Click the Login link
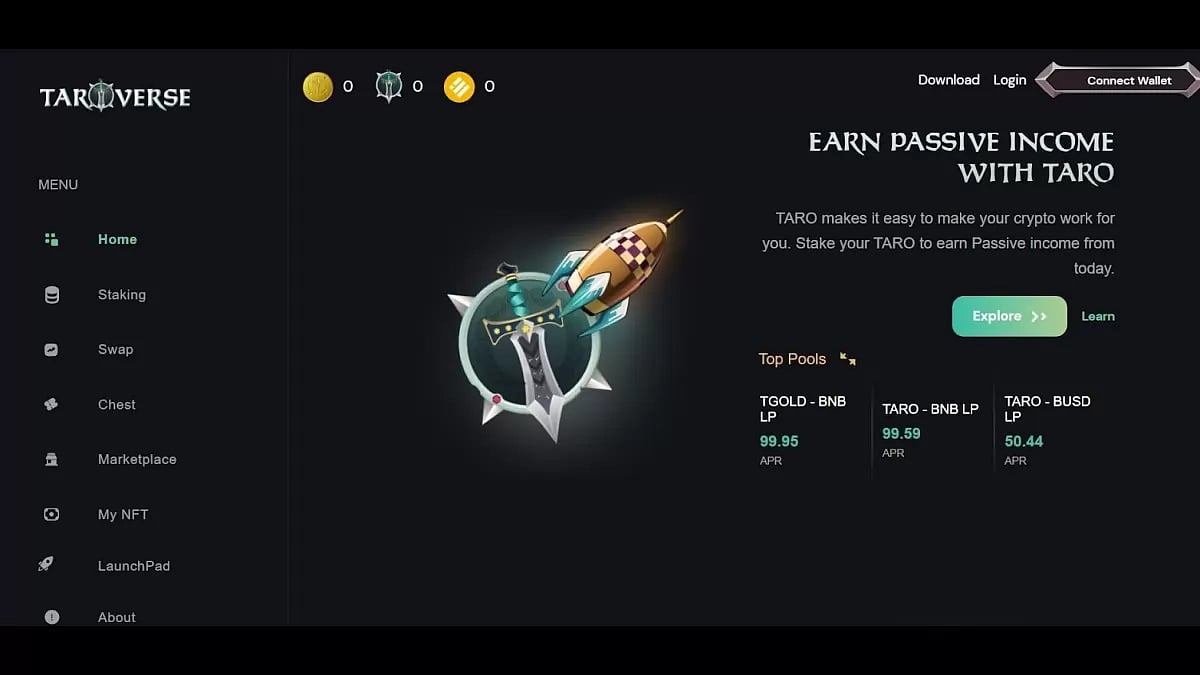This screenshot has width=1200, height=675. point(1009,80)
